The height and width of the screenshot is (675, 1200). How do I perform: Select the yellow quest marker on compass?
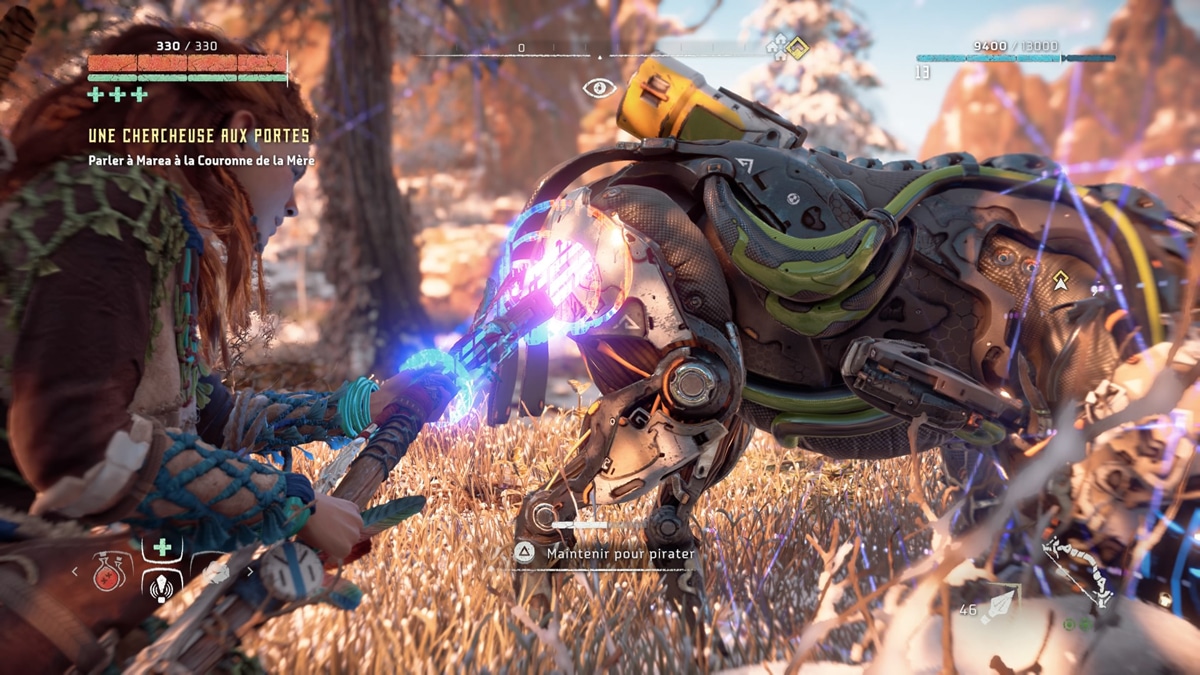click(797, 47)
